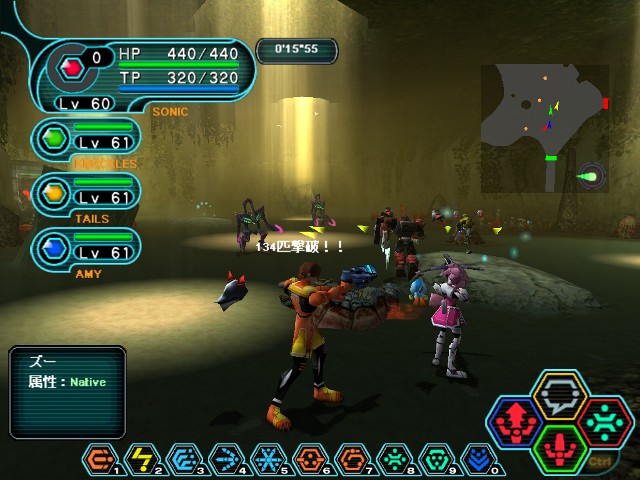The image size is (640, 480).
Task: Select the AMY party member panel
Action: click(83, 249)
